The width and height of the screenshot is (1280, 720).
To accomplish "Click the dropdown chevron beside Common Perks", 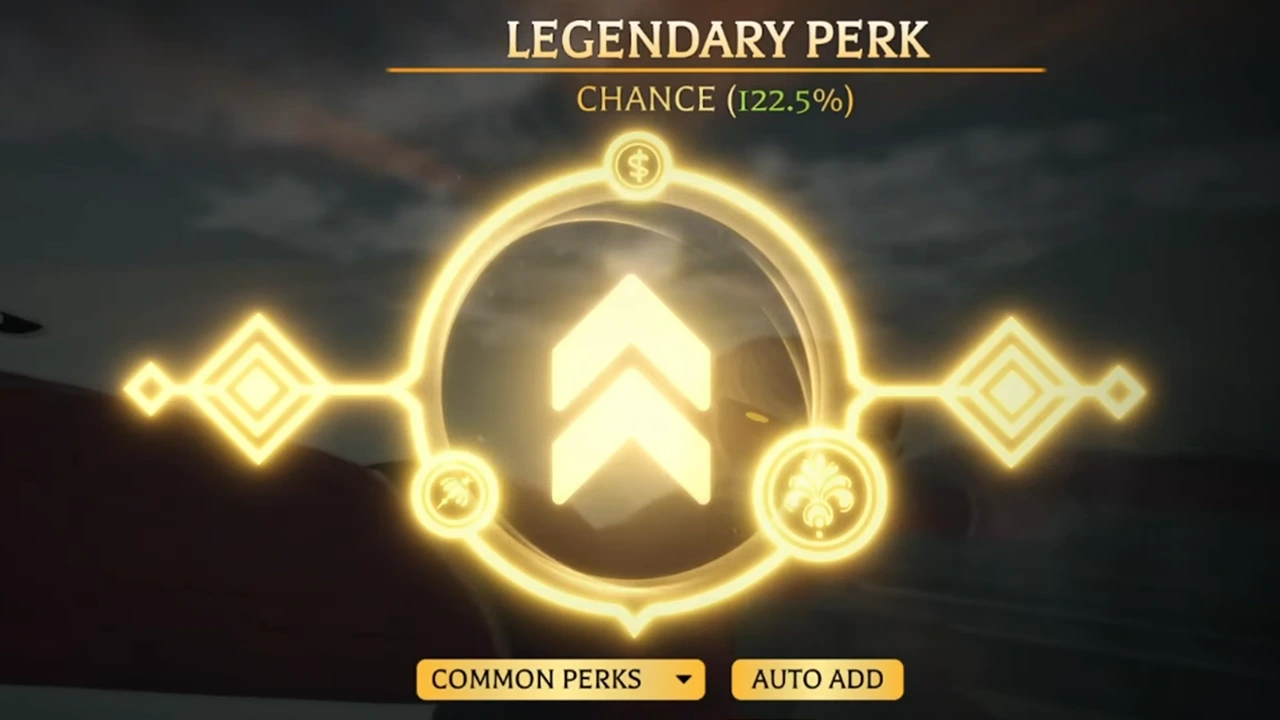I will coord(684,679).
